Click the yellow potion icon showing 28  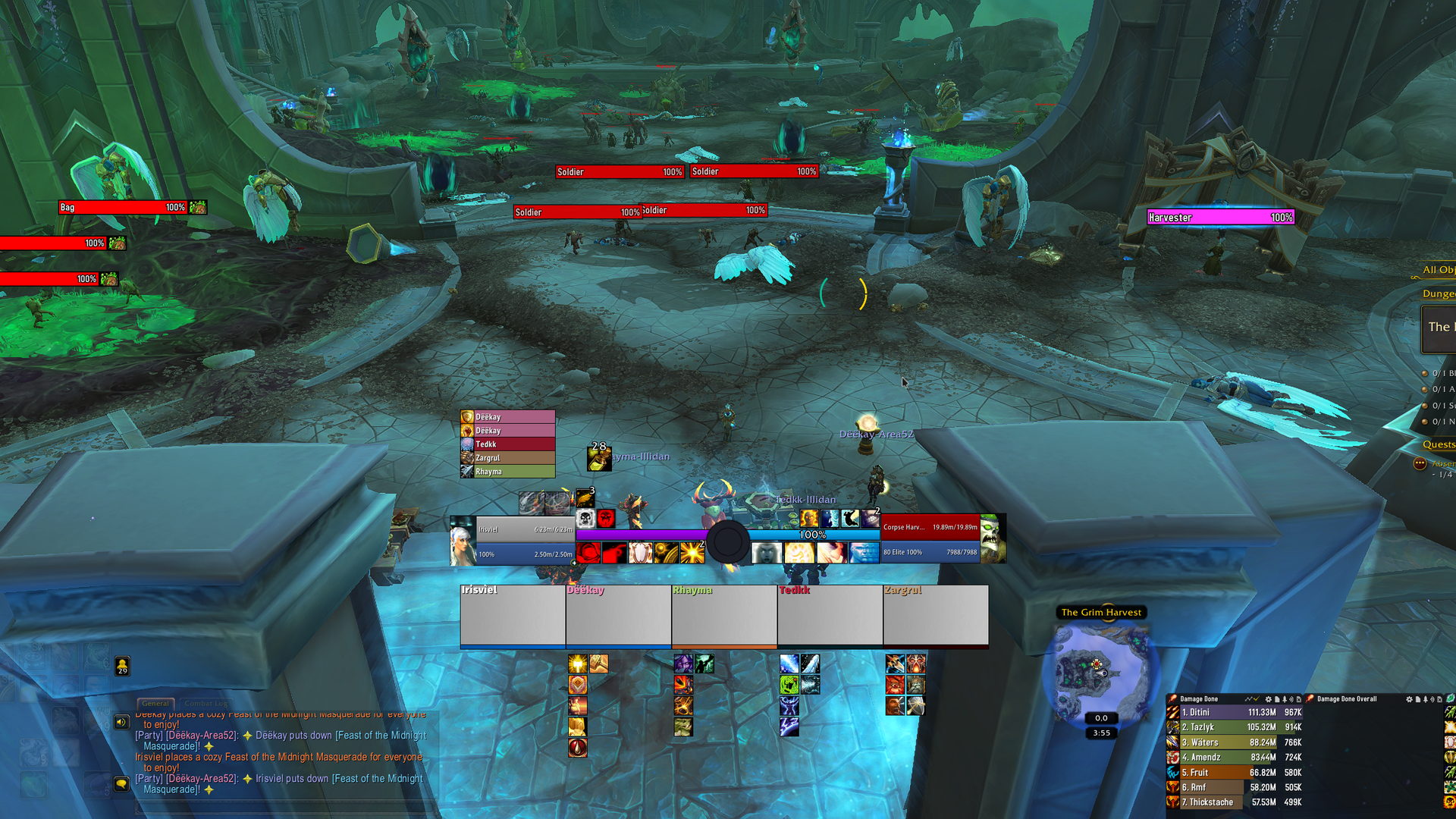pos(598,458)
